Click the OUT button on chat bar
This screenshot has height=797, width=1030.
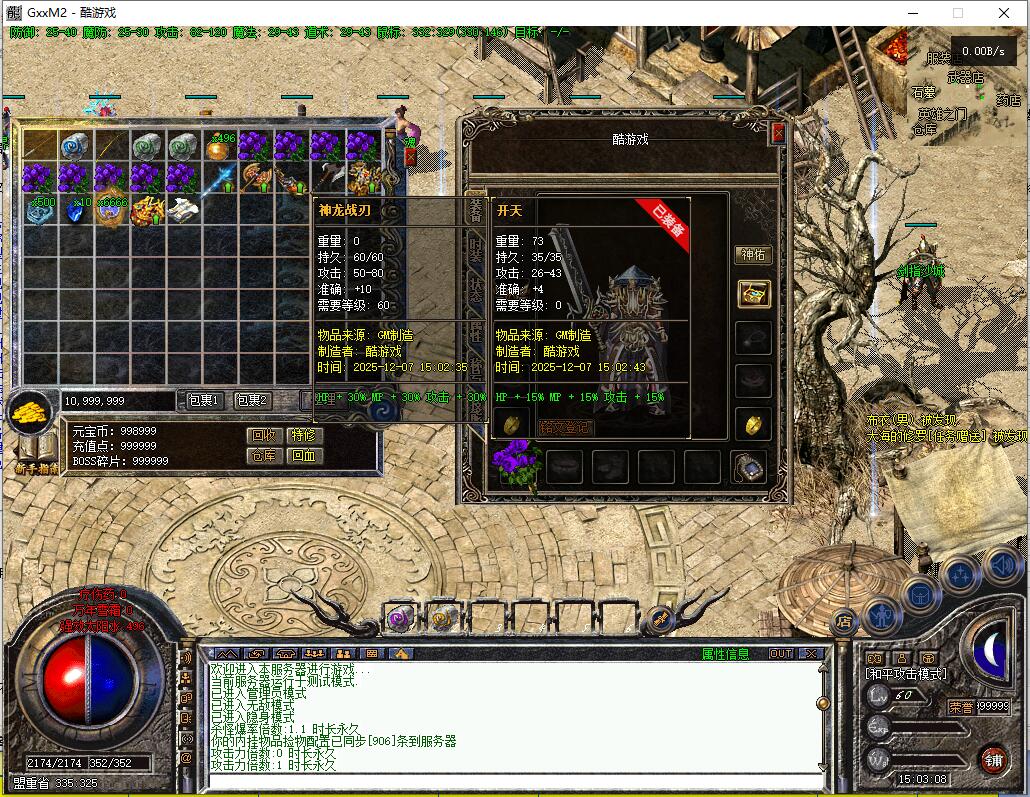[x=780, y=654]
